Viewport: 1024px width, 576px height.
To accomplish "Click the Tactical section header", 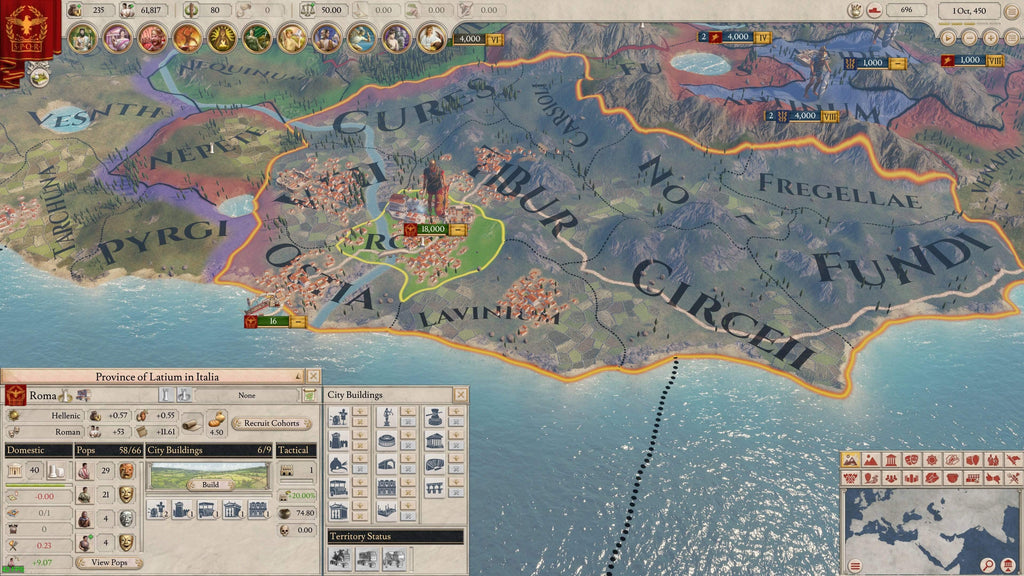I will pyautogui.click(x=296, y=450).
